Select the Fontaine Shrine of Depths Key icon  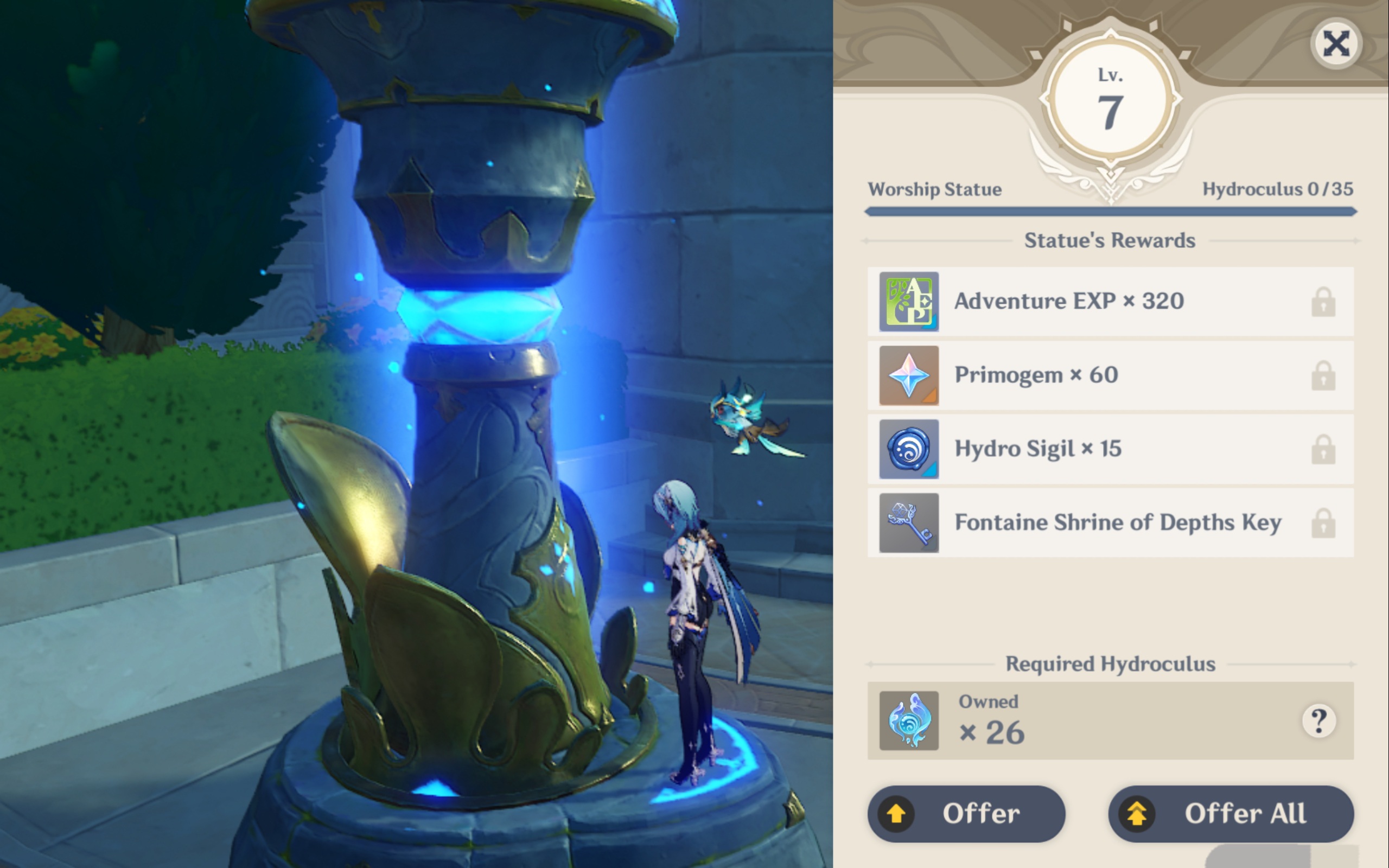tap(909, 523)
